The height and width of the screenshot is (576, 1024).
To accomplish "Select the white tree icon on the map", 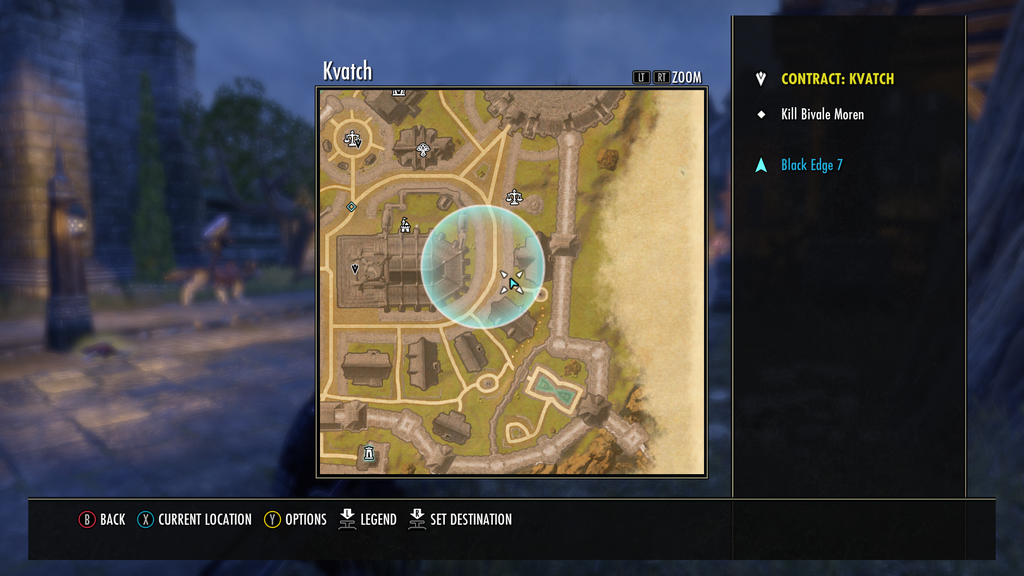I will (x=423, y=151).
